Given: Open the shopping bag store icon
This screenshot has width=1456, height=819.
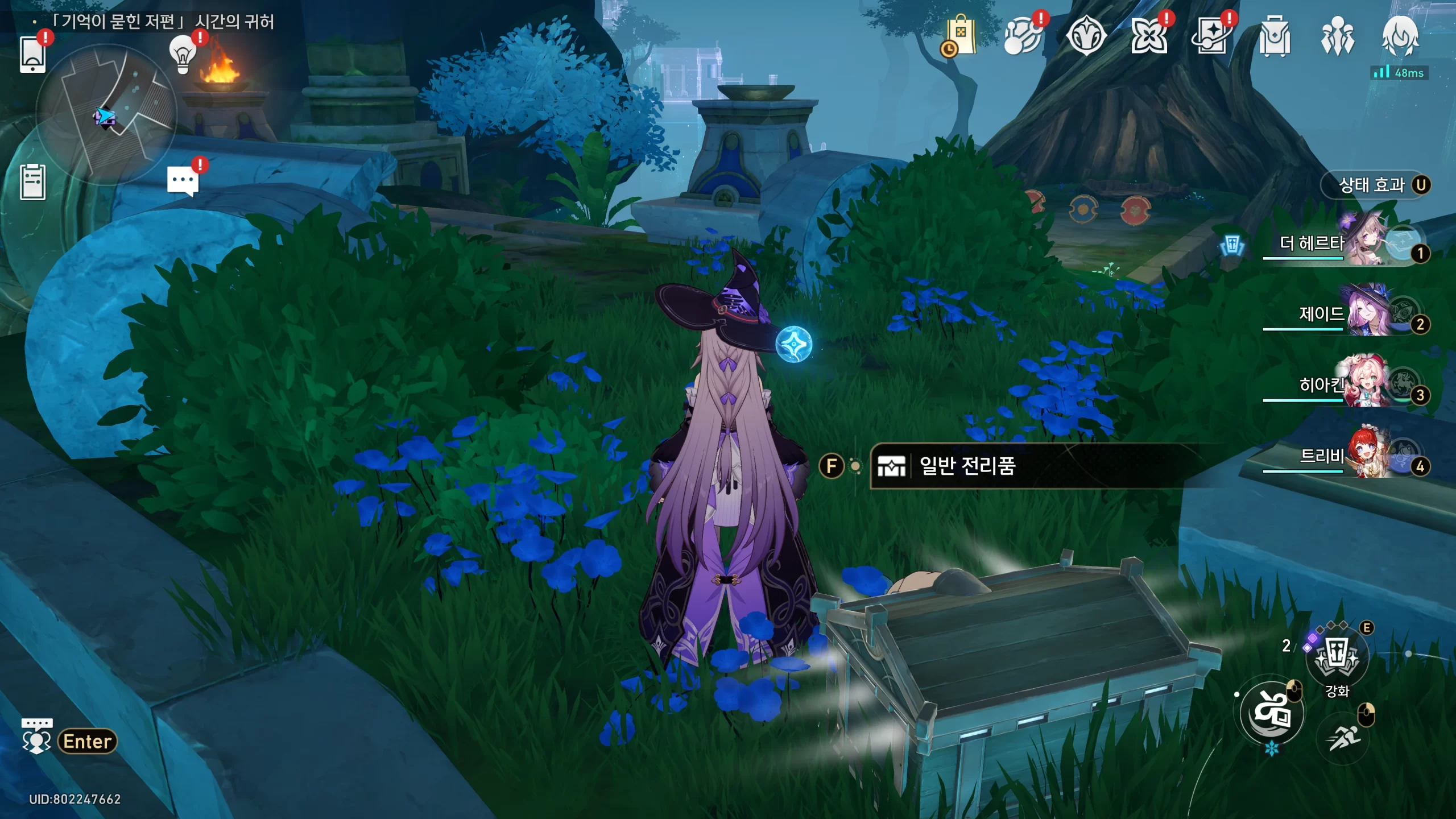Looking at the screenshot, I should [960, 36].
